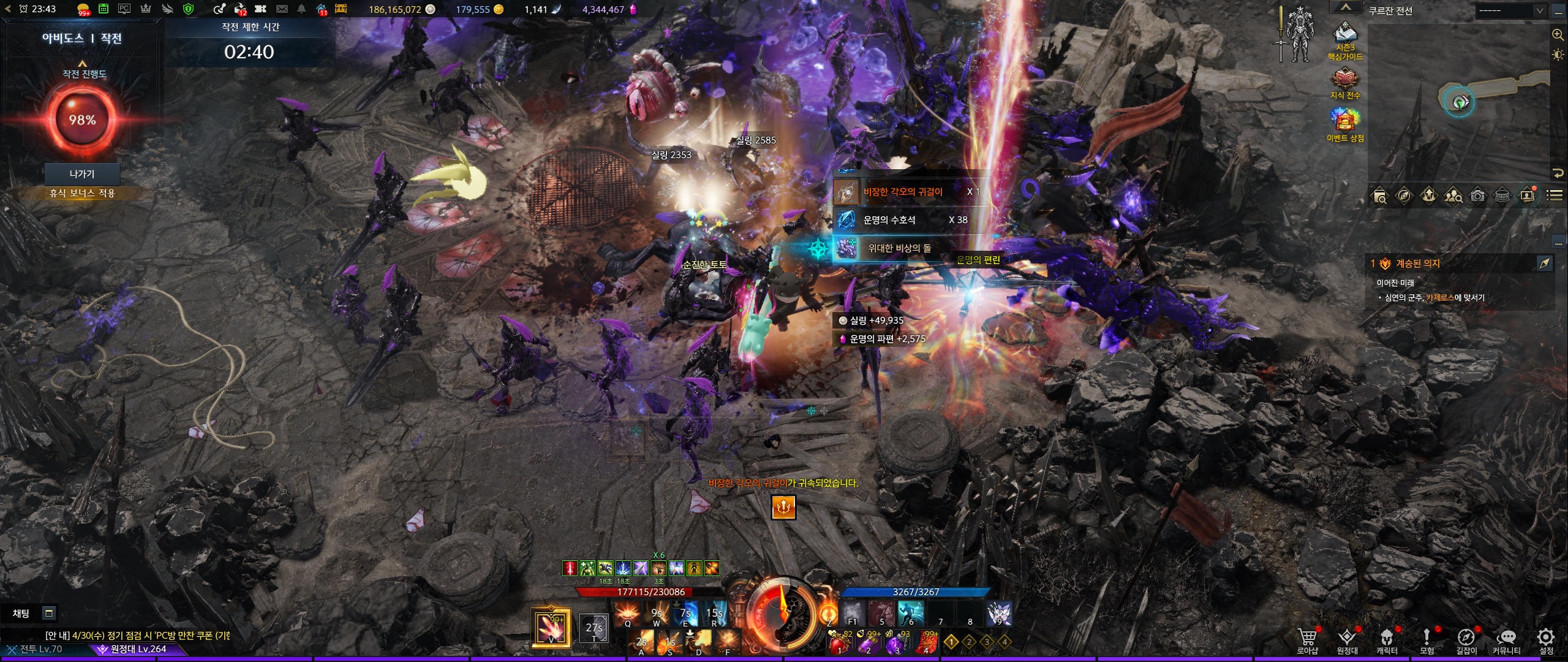The image size is (1568, 662).
Task: Click the 나가기 exit button
Action: [x=82, y=174]
